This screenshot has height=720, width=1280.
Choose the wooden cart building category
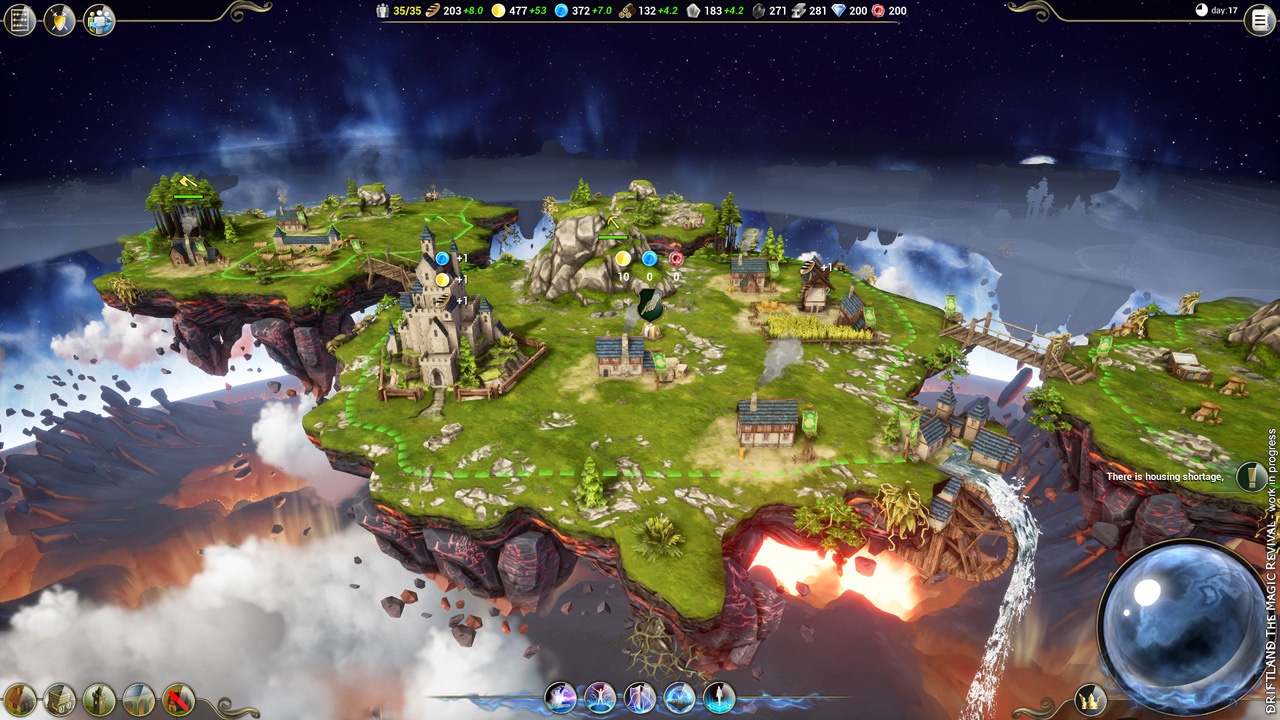[x=59, y=699]
